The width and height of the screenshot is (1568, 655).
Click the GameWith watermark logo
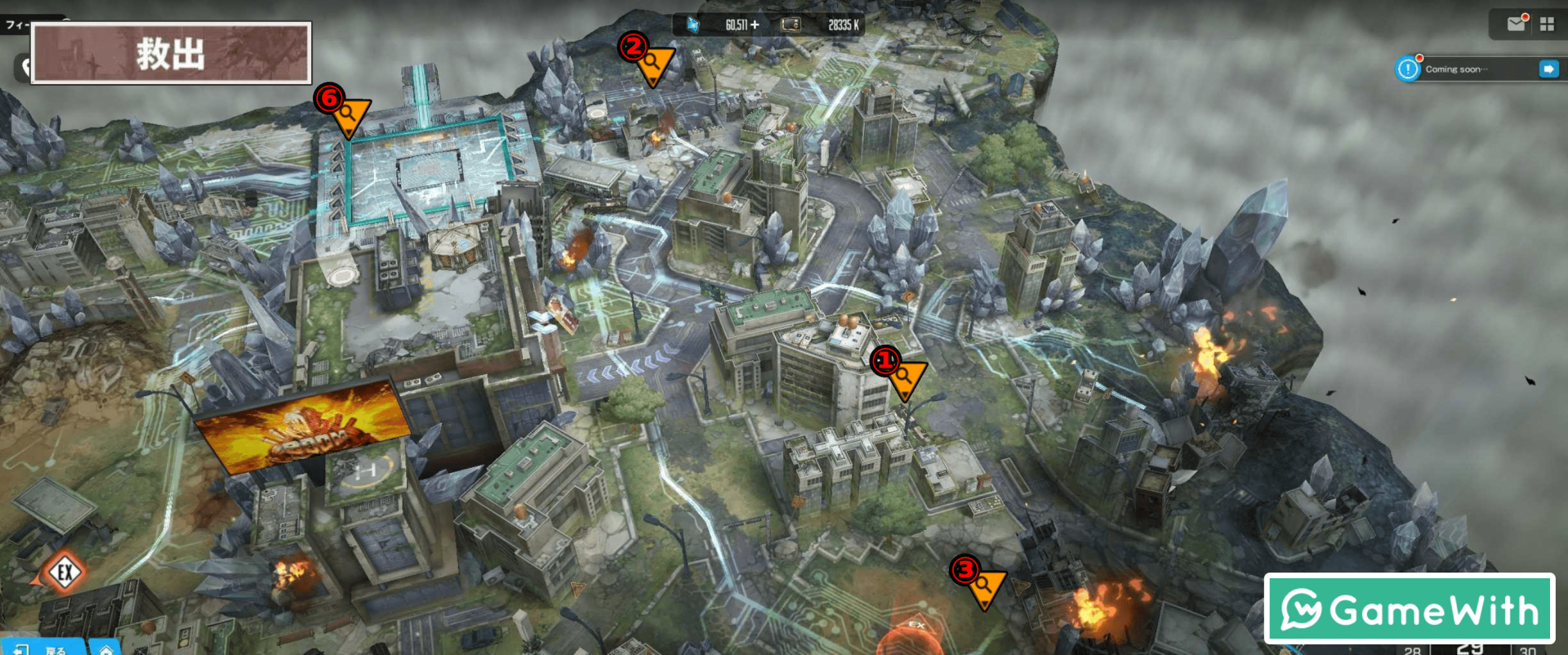pyautogui.click(x=1409, y=609)
